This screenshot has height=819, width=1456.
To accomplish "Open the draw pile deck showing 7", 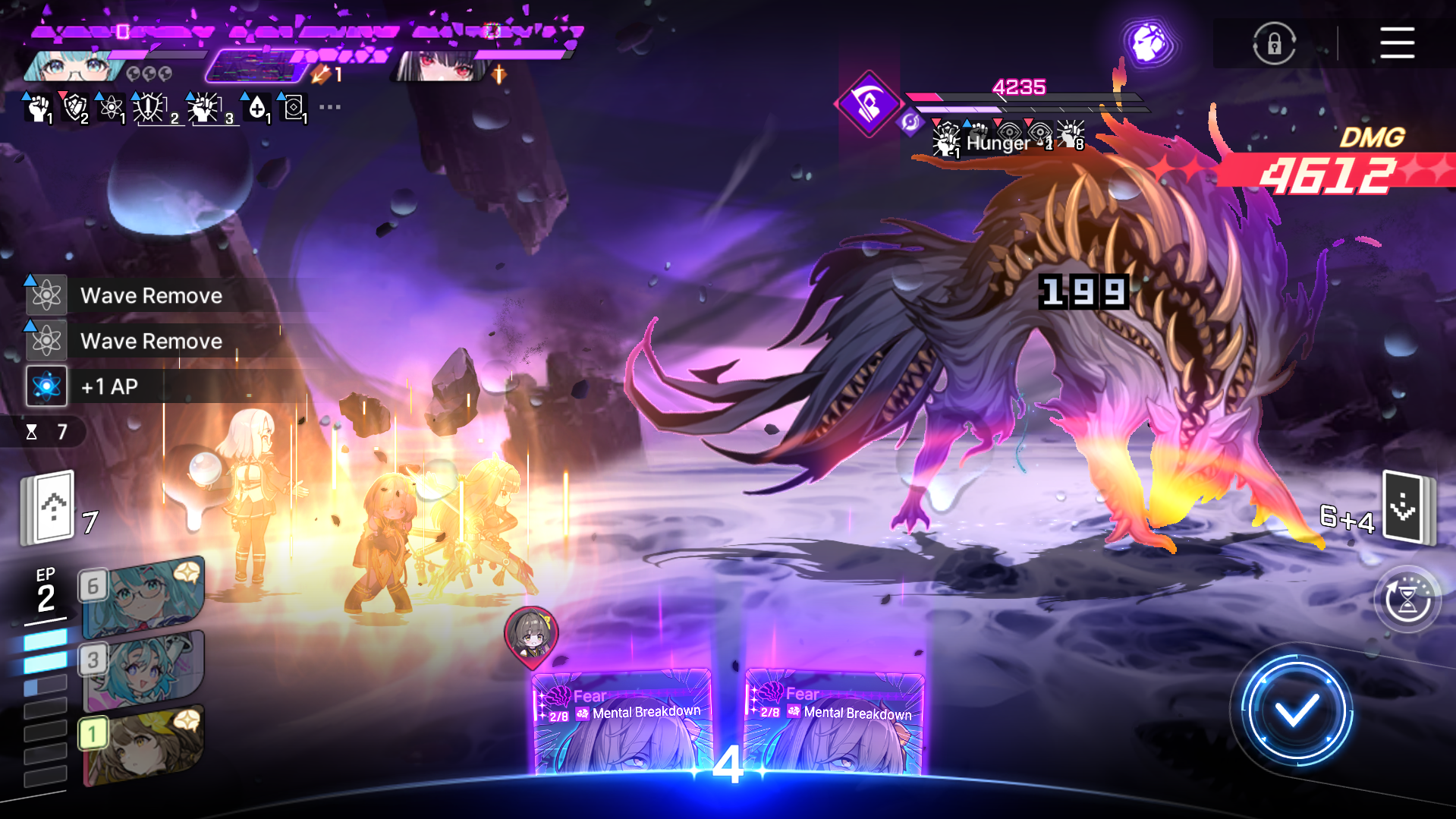I will tap(50, 507).
